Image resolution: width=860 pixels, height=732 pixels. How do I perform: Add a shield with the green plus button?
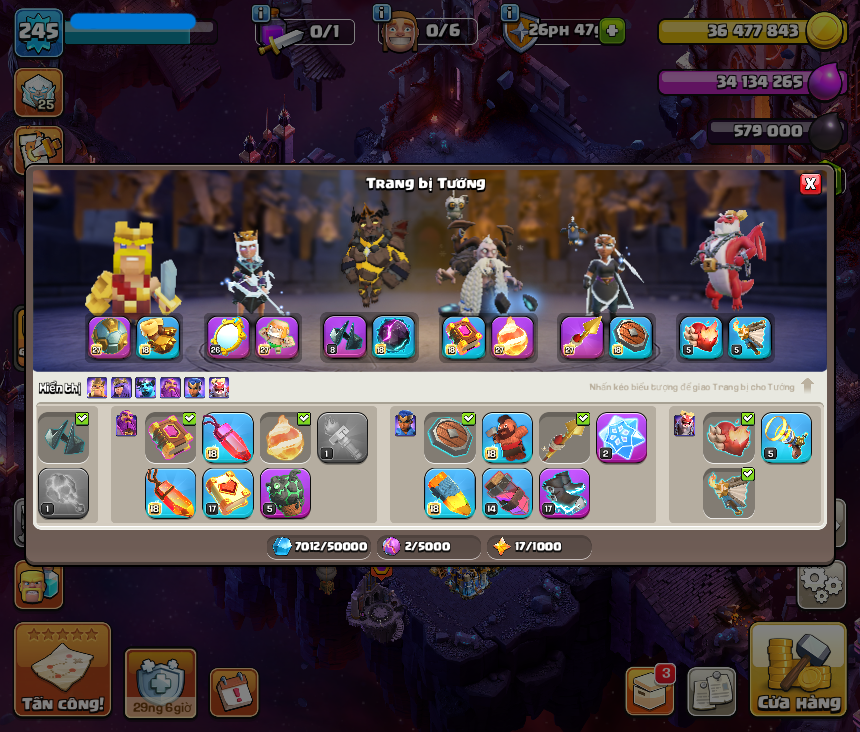click(x=613, y=31)
